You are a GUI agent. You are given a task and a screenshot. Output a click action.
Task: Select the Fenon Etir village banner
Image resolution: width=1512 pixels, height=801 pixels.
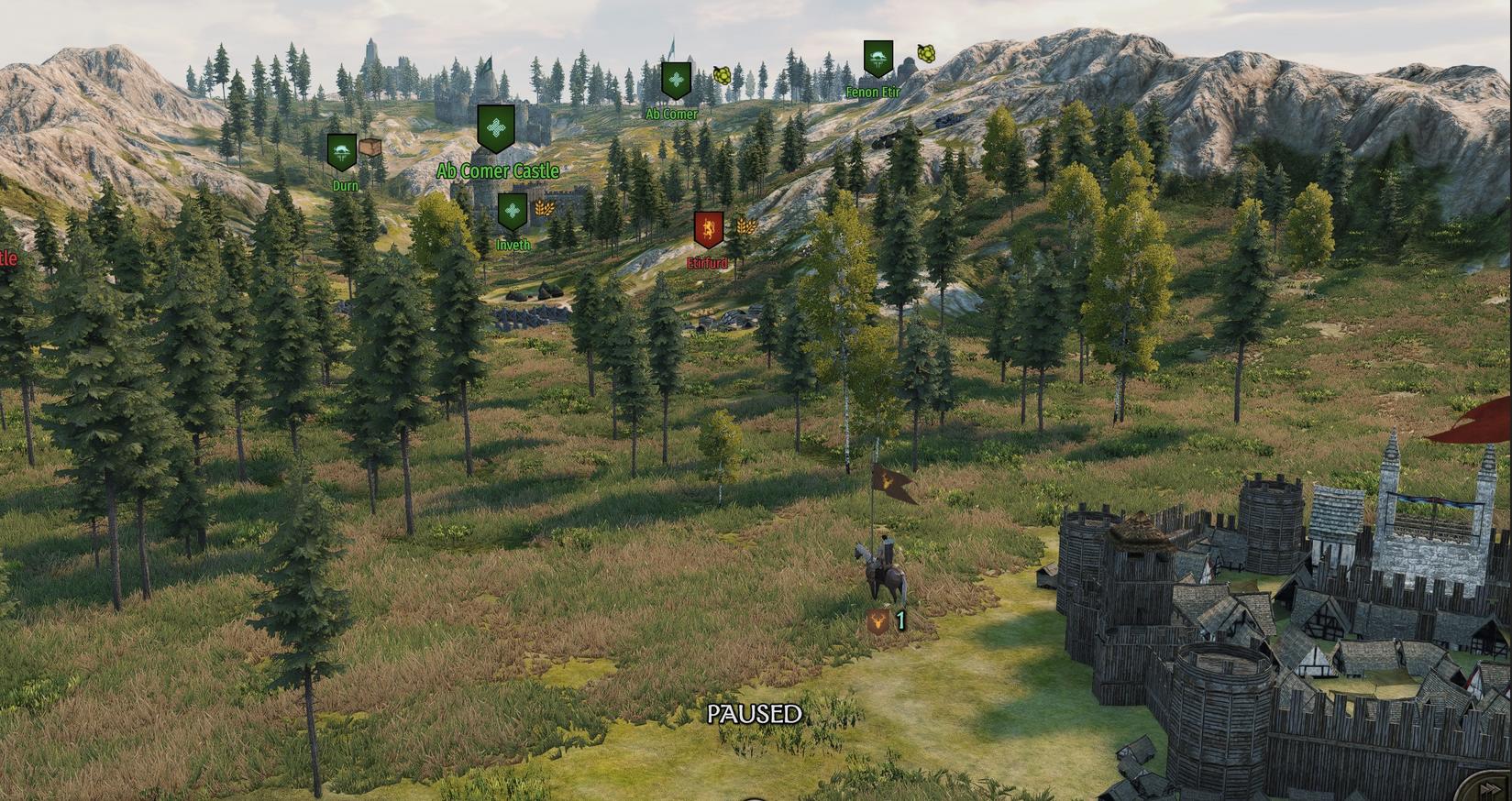tap(877, 59)
